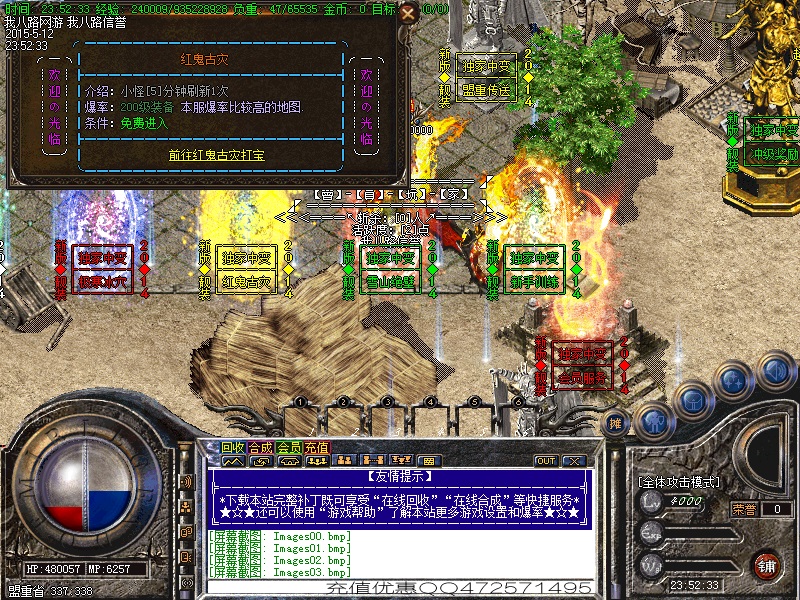800x600 pixels.
Task: Open the 充值 recharge tab
Action: pos(317,447)
